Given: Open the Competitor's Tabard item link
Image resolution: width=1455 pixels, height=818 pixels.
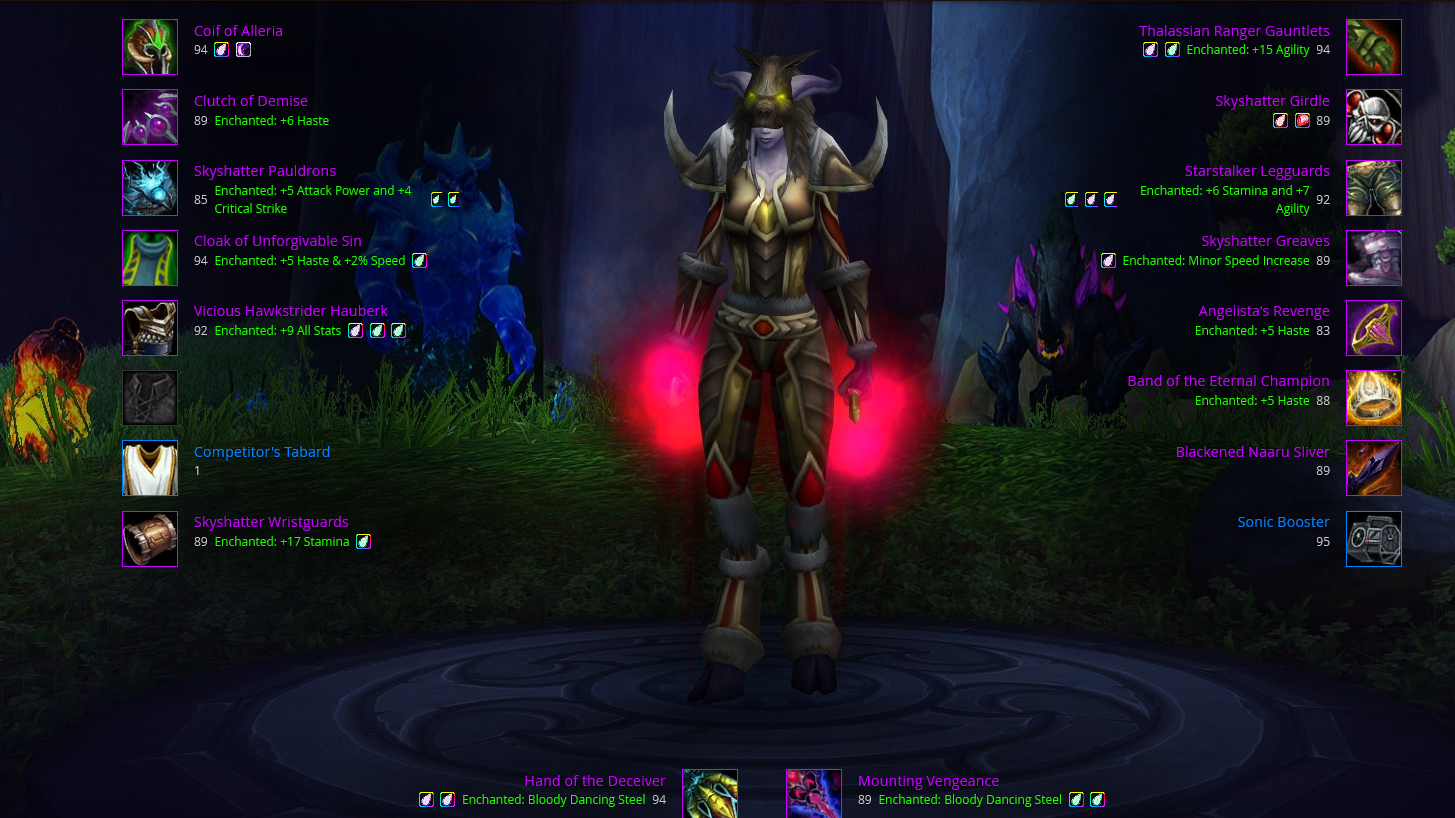Looking at the screenshot, I should tap(261, 452).
